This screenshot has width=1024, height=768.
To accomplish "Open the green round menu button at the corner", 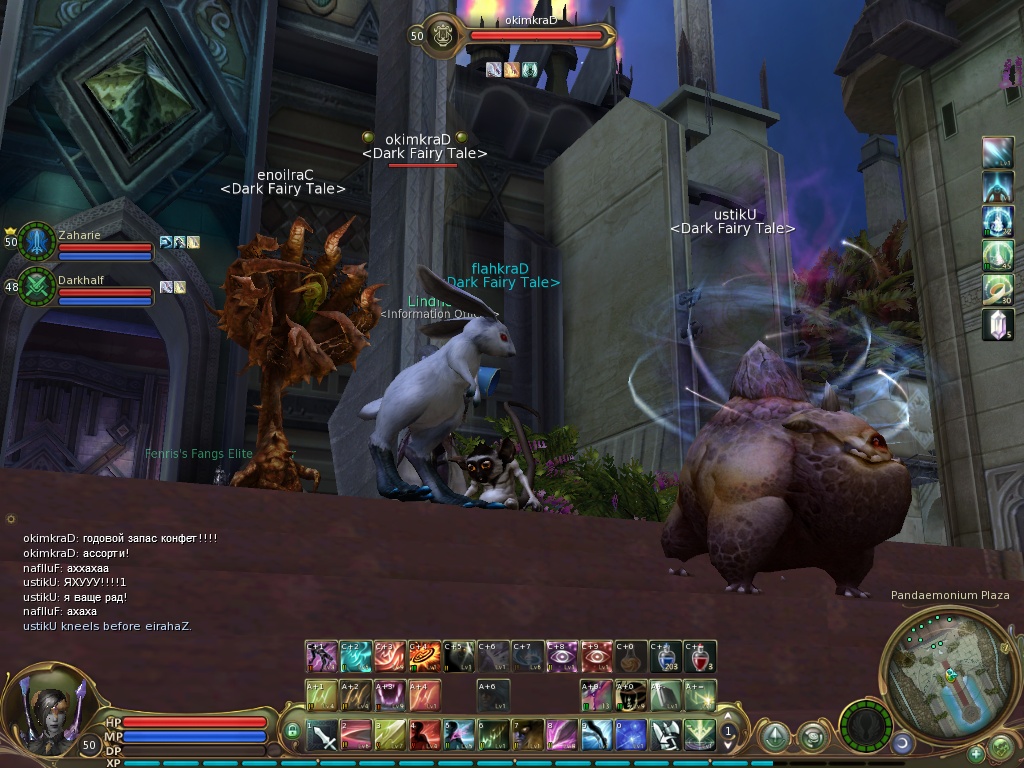I will 1001,747.
